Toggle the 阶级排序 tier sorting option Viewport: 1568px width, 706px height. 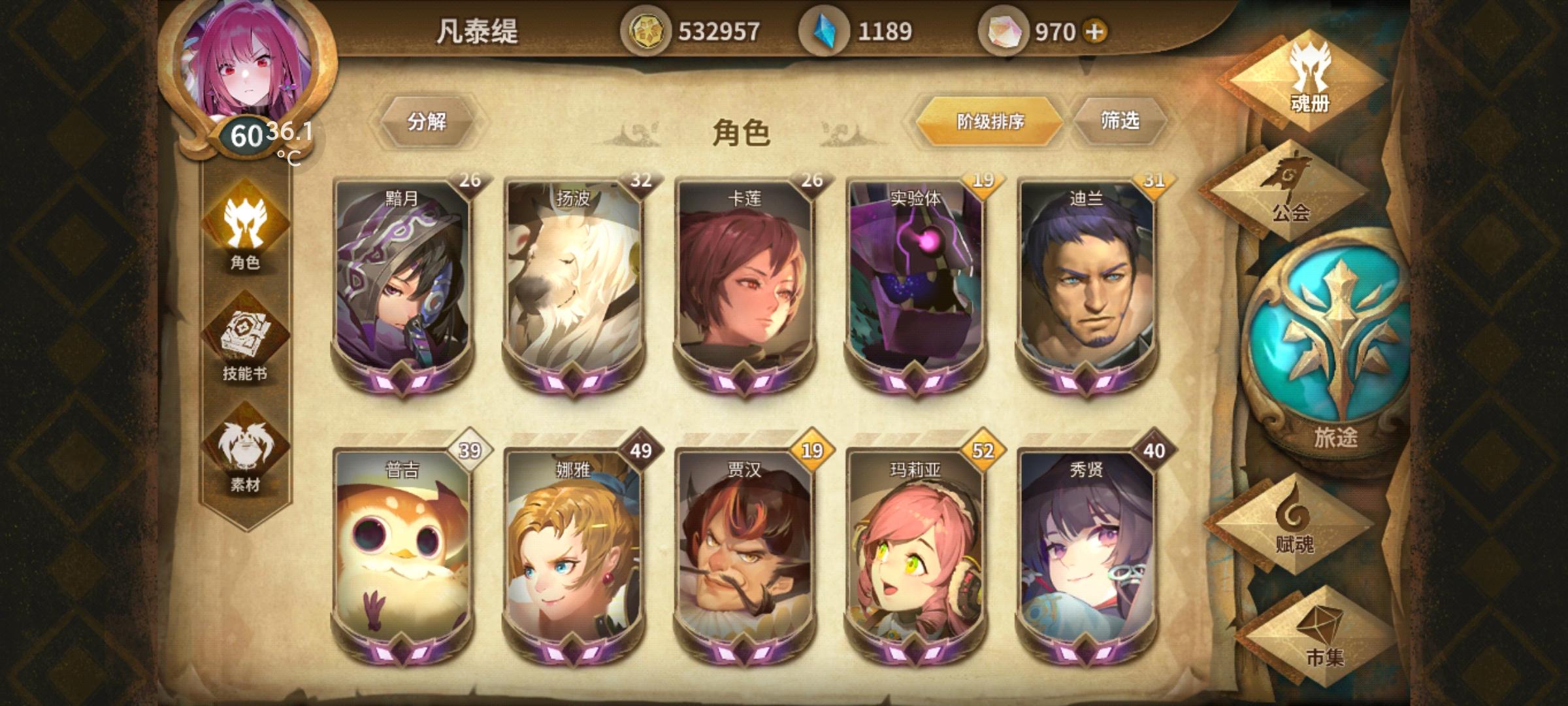pyautogui.click(x=989, y=120)
